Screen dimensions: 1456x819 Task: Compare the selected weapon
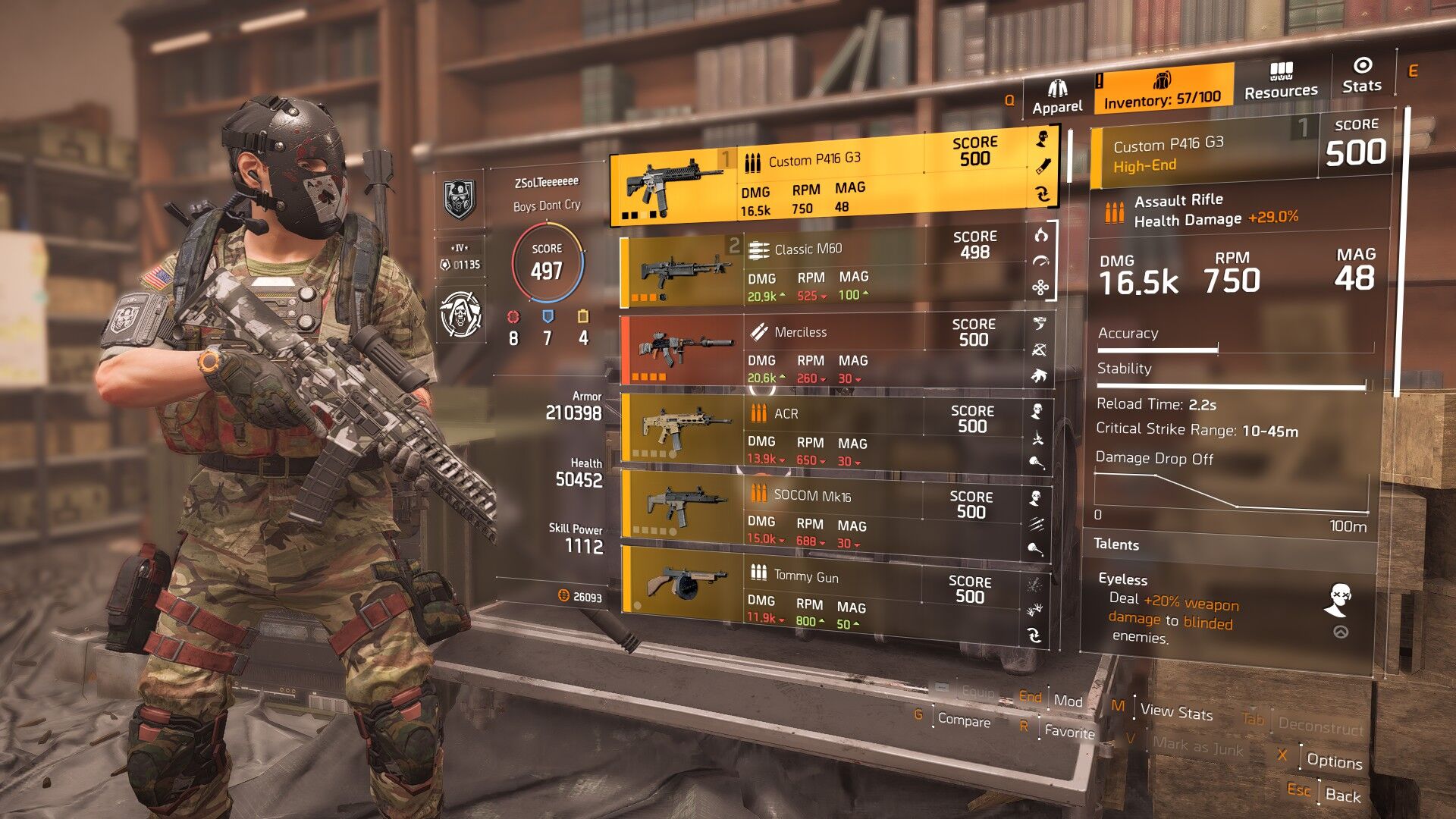tap(963, 720)
